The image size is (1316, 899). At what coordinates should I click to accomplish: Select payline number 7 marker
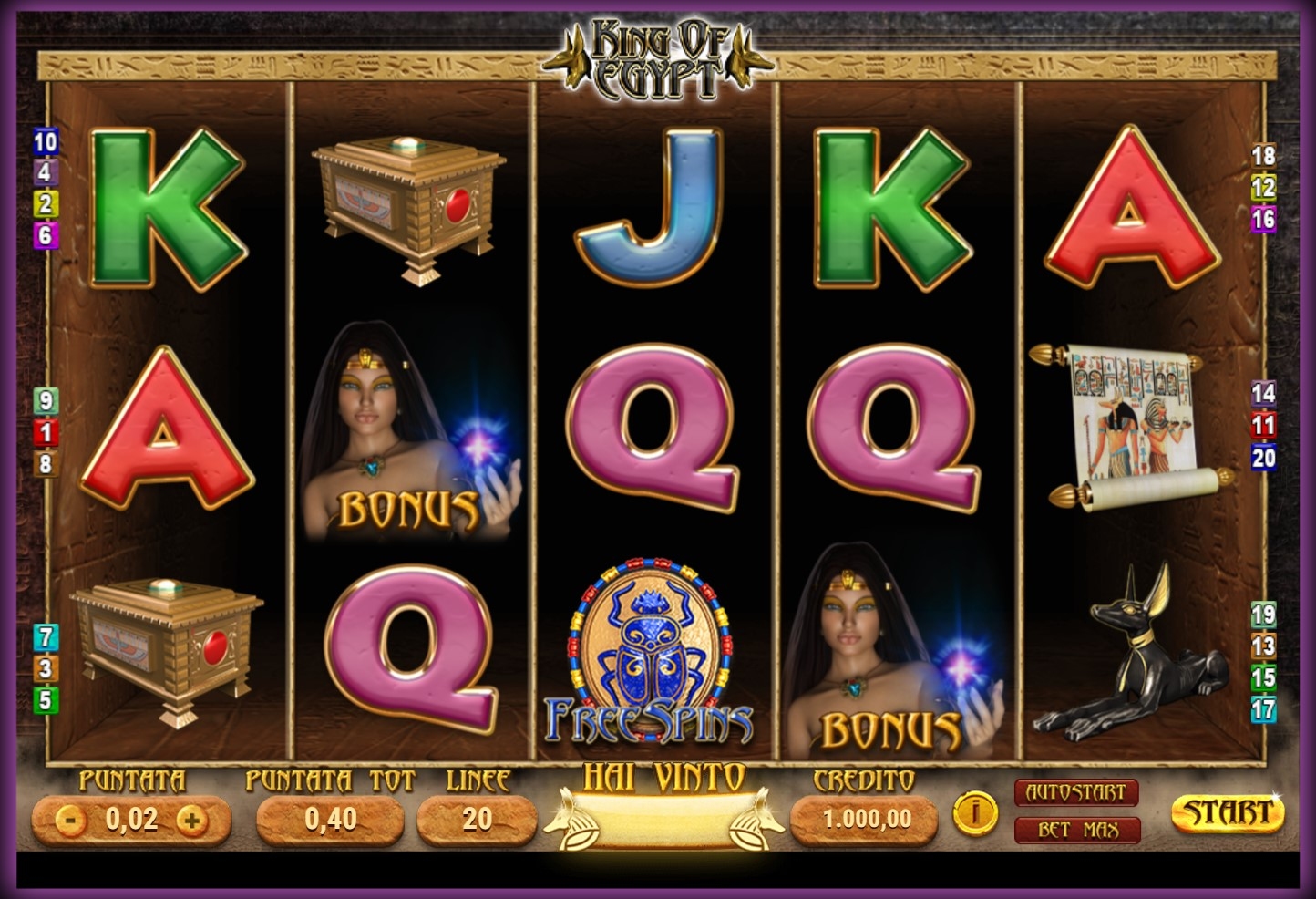[46, 636]
